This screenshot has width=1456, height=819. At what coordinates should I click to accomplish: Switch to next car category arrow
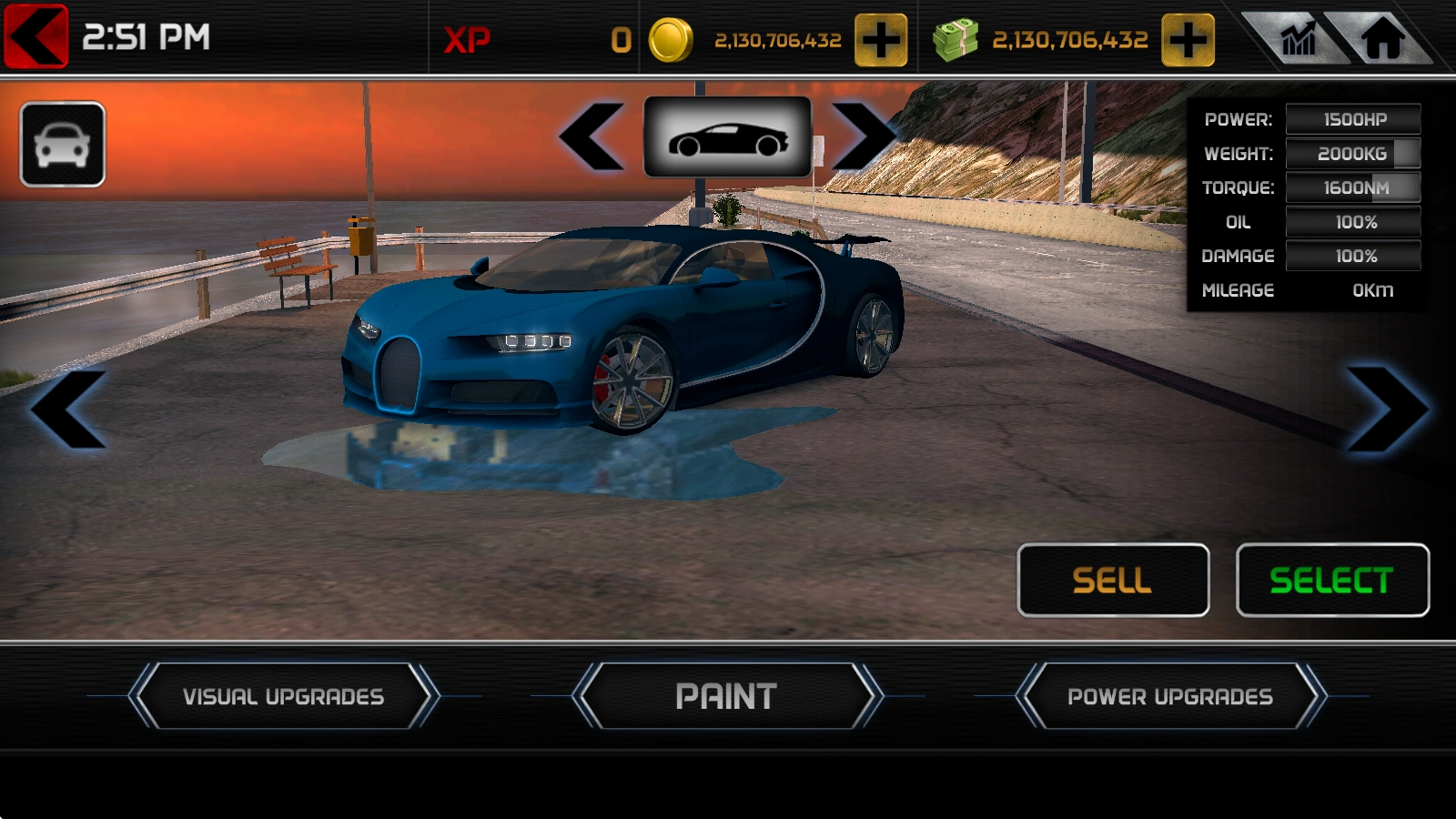coord(862,137)
